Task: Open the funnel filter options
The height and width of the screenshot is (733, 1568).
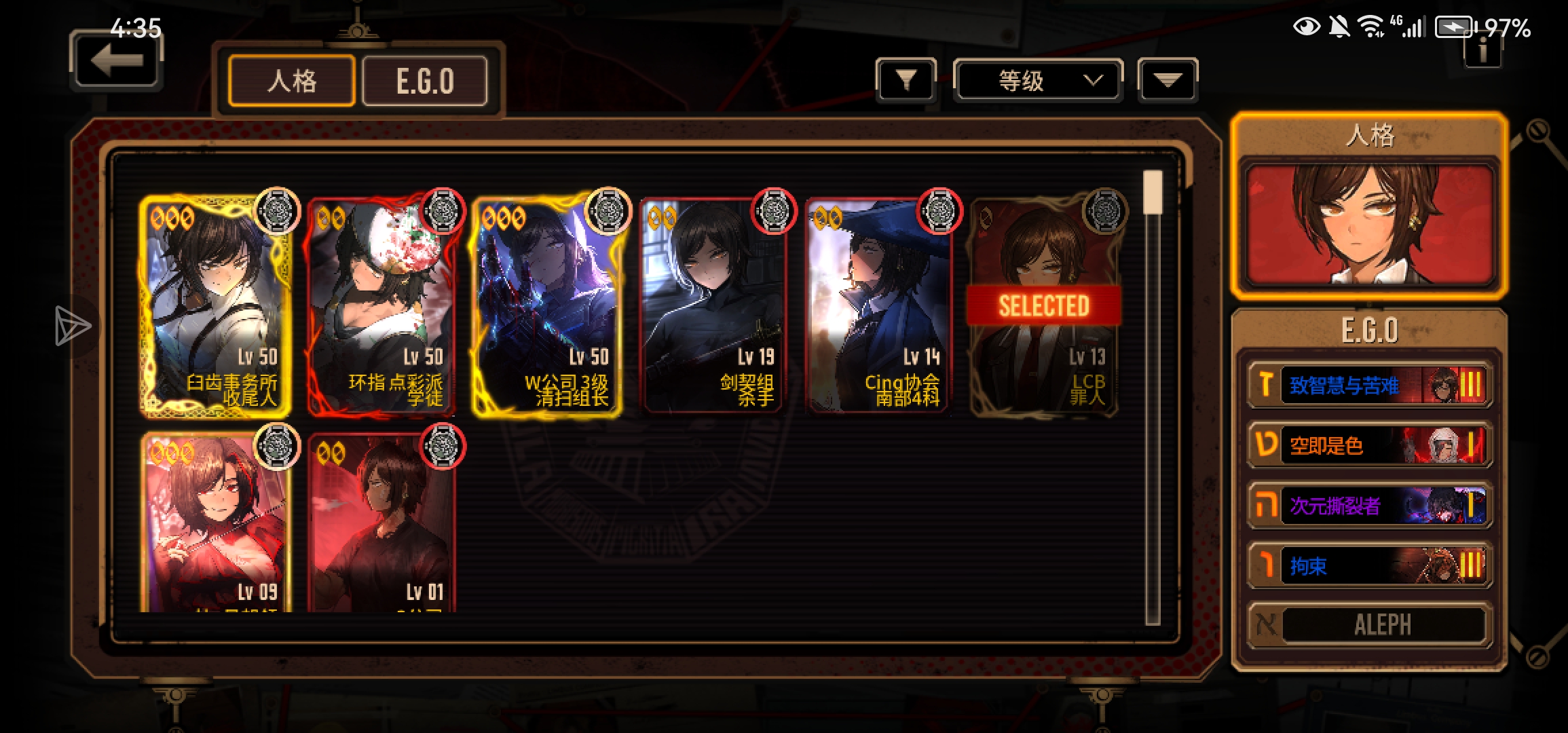Action: [906, 81]
